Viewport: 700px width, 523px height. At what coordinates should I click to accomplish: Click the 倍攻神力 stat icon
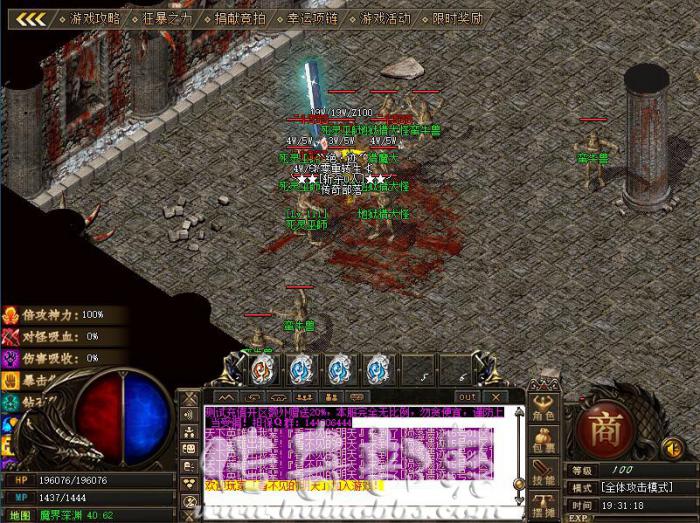12,314
